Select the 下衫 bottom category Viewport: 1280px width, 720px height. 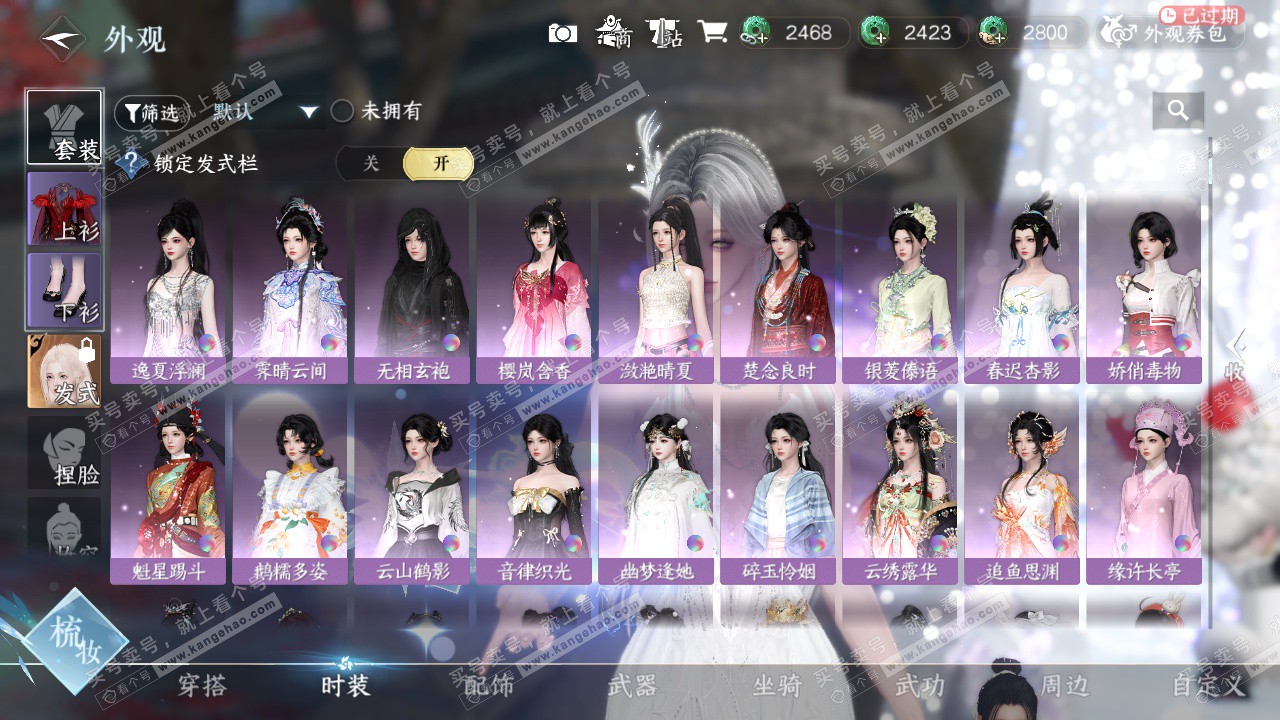coord(64,290)
